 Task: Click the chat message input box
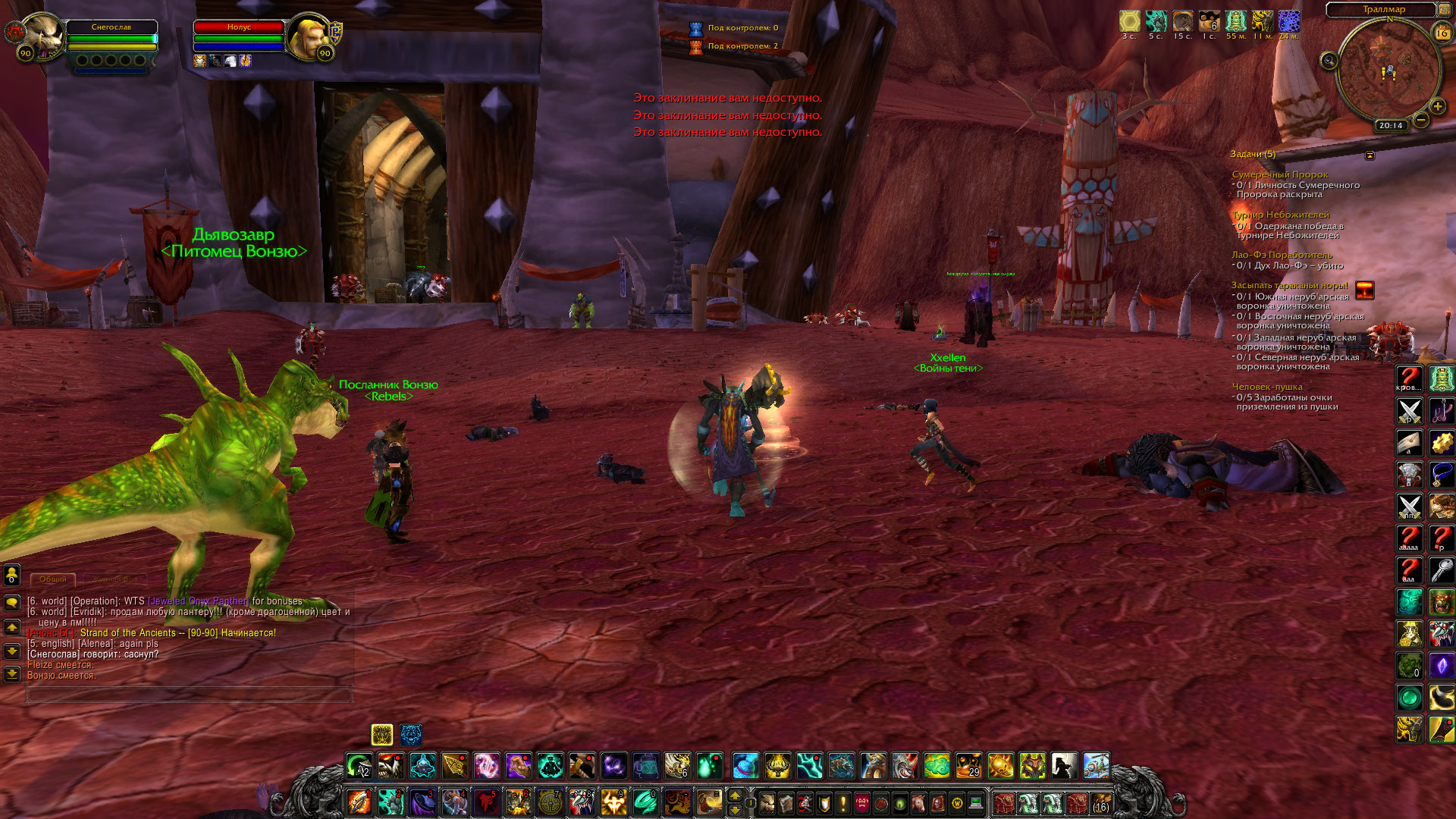[x=190, y=694]
